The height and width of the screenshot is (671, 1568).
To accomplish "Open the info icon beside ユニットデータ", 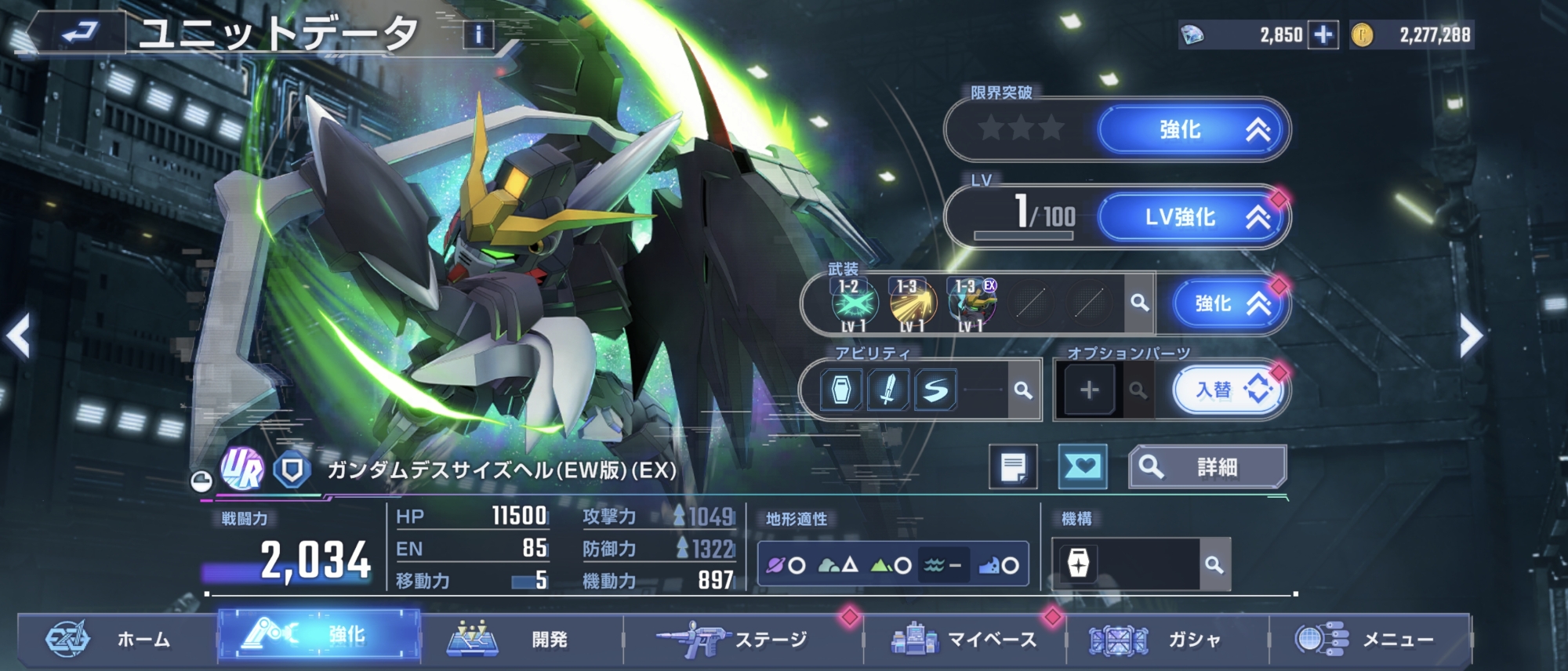I will [478, 34].
